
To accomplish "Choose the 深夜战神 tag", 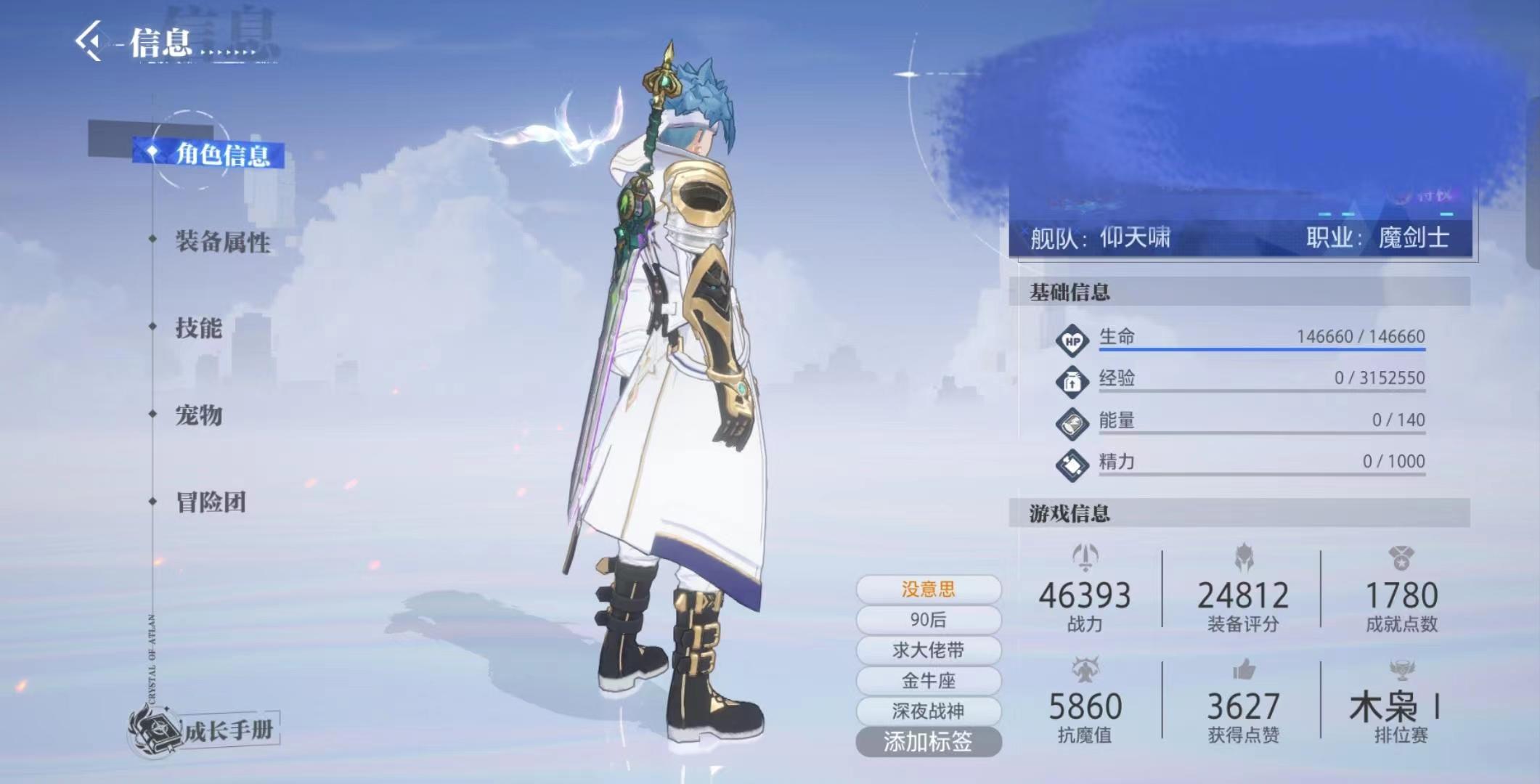I will (928, 711).
